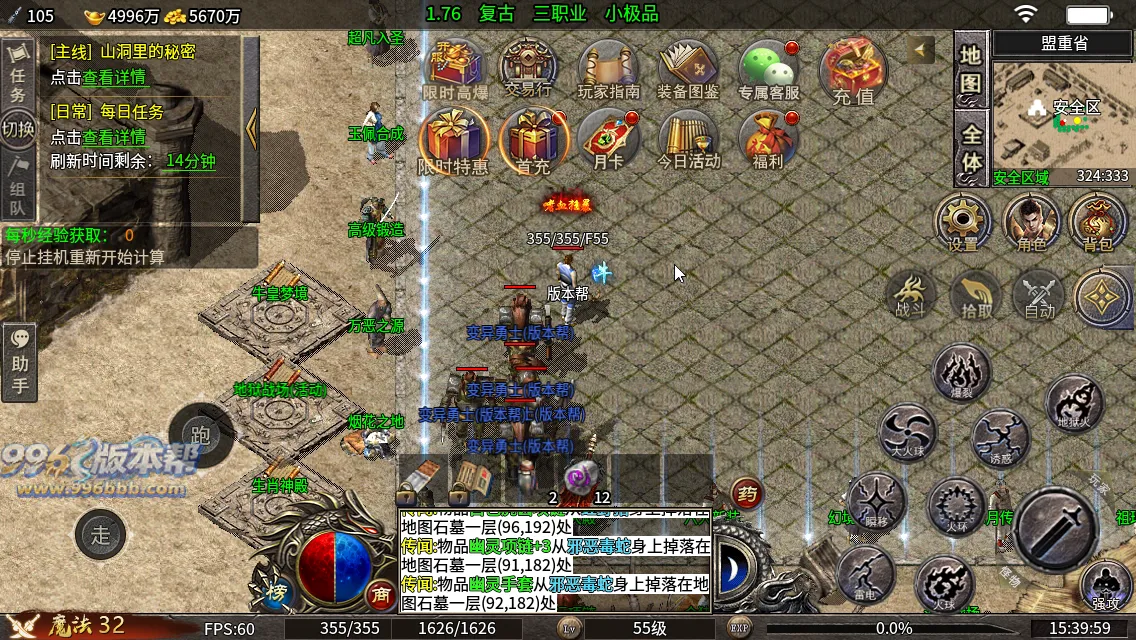The image size is (1136, 640).
Task: Cast the 地狱火 hellfire skill
Action: (1075, 401)
